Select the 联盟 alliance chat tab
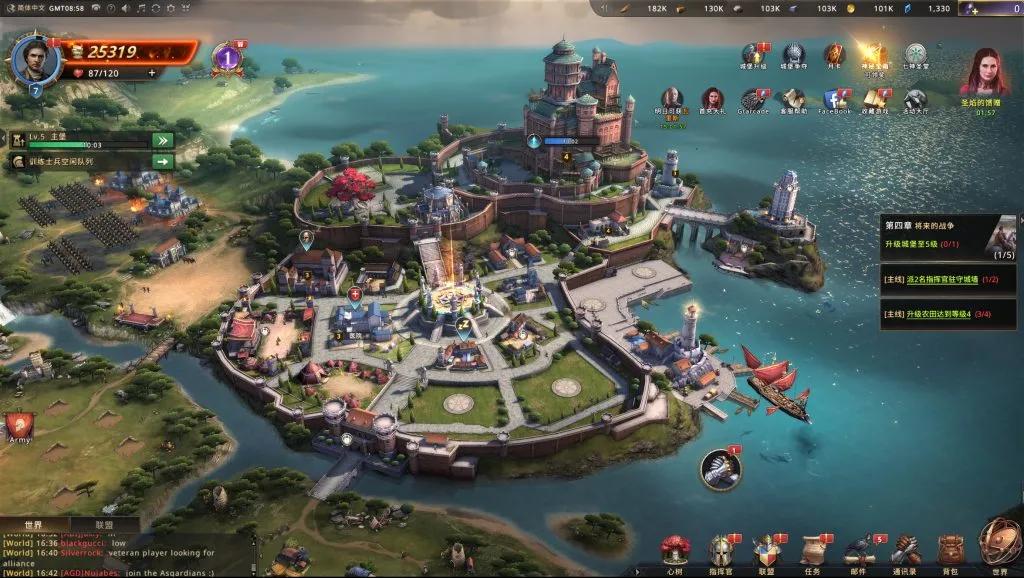This screenshot has width=1024, height=578. click(x=104, y=524)
